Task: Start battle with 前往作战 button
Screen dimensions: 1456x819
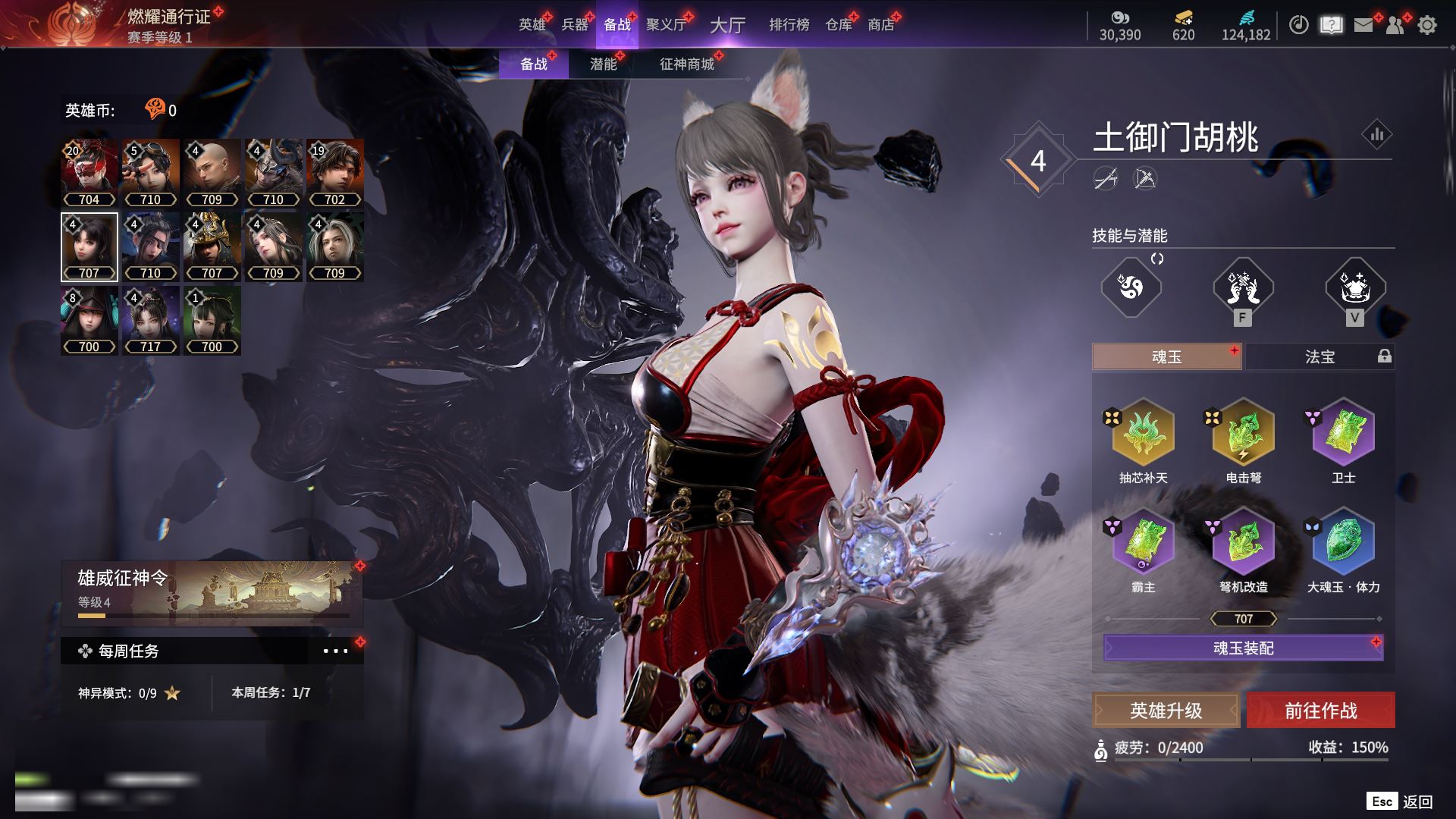Action: click(x=1320, y=711)
